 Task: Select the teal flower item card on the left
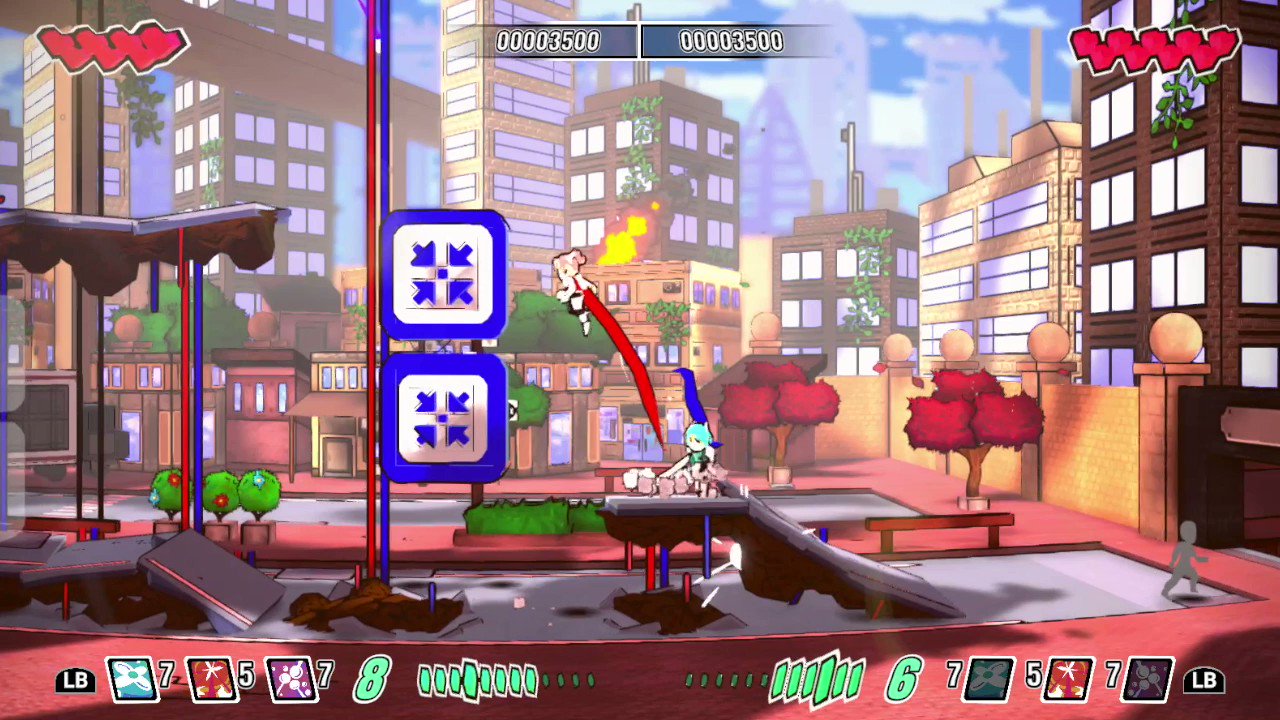coord(135,680)
